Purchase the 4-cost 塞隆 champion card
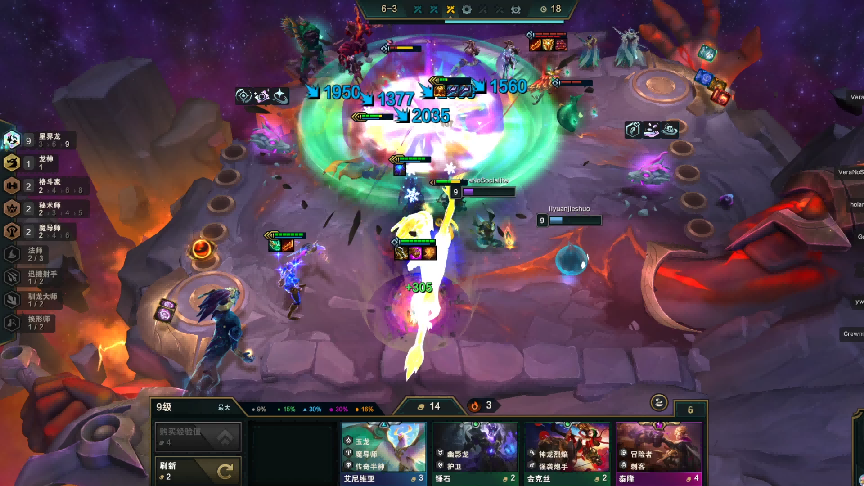Viewport: 864px width, 486px height. click(x=659, y=452)
